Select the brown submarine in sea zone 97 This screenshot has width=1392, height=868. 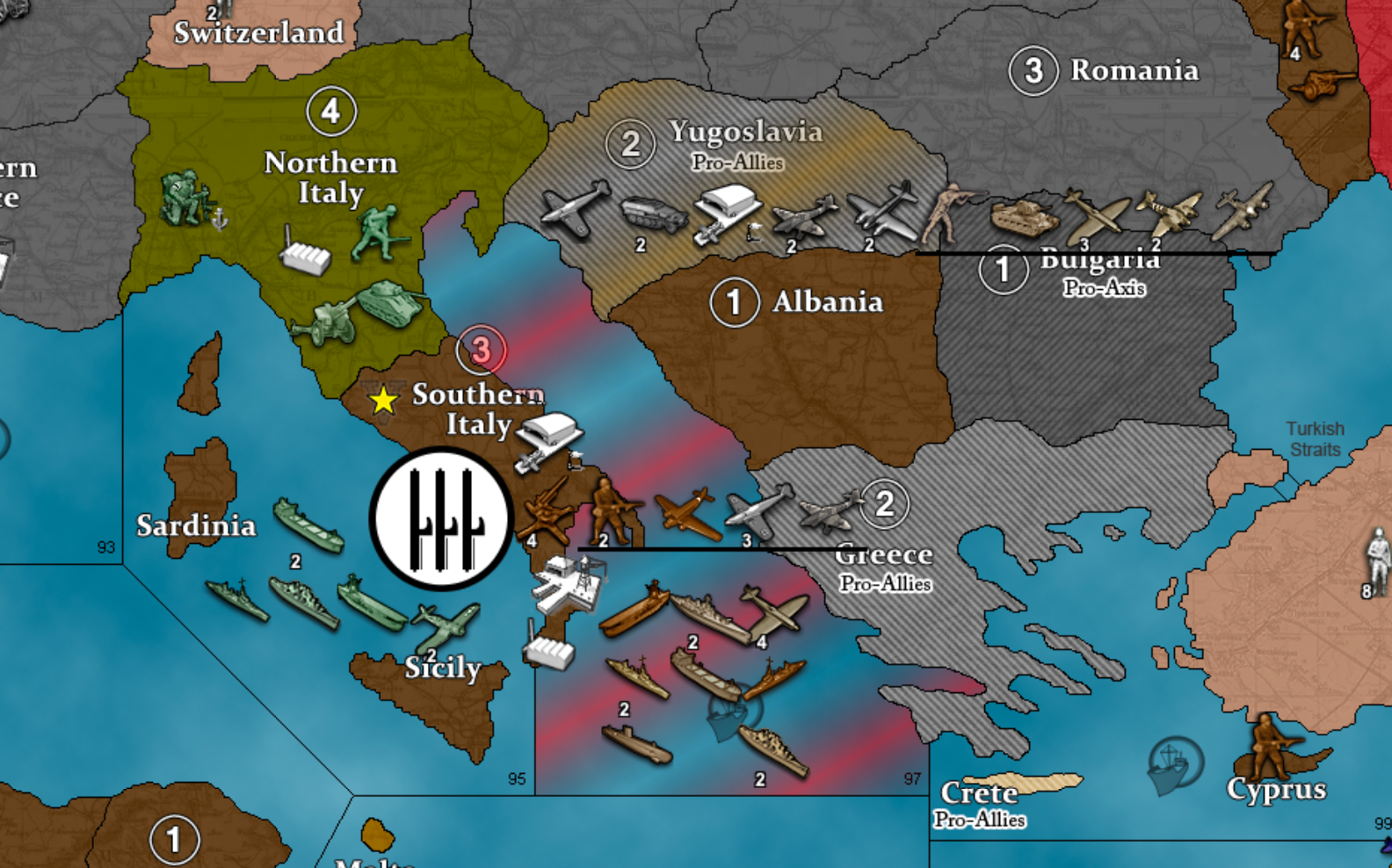click(636, 743)
